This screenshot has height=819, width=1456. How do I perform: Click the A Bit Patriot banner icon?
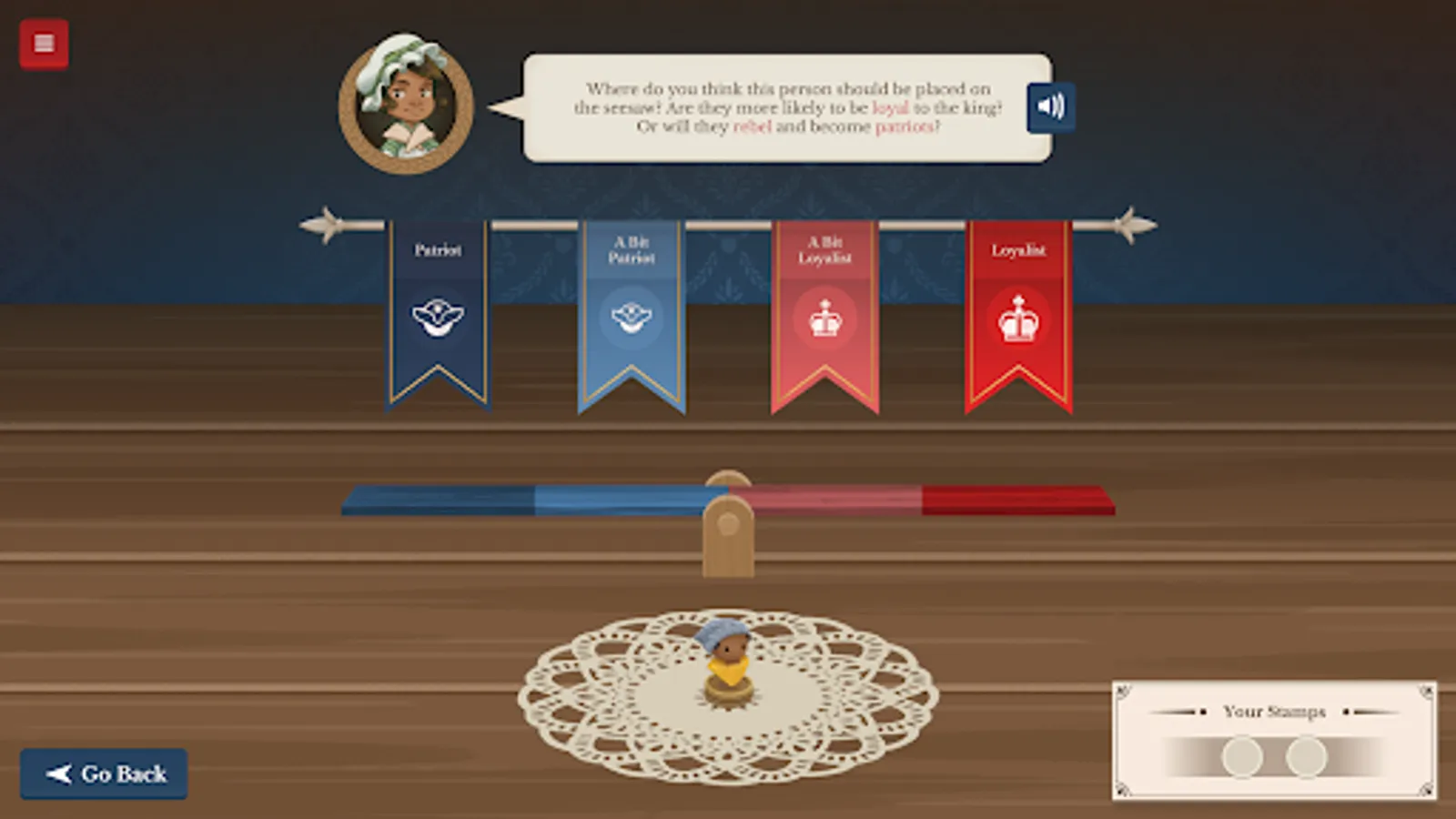(632, 318)
